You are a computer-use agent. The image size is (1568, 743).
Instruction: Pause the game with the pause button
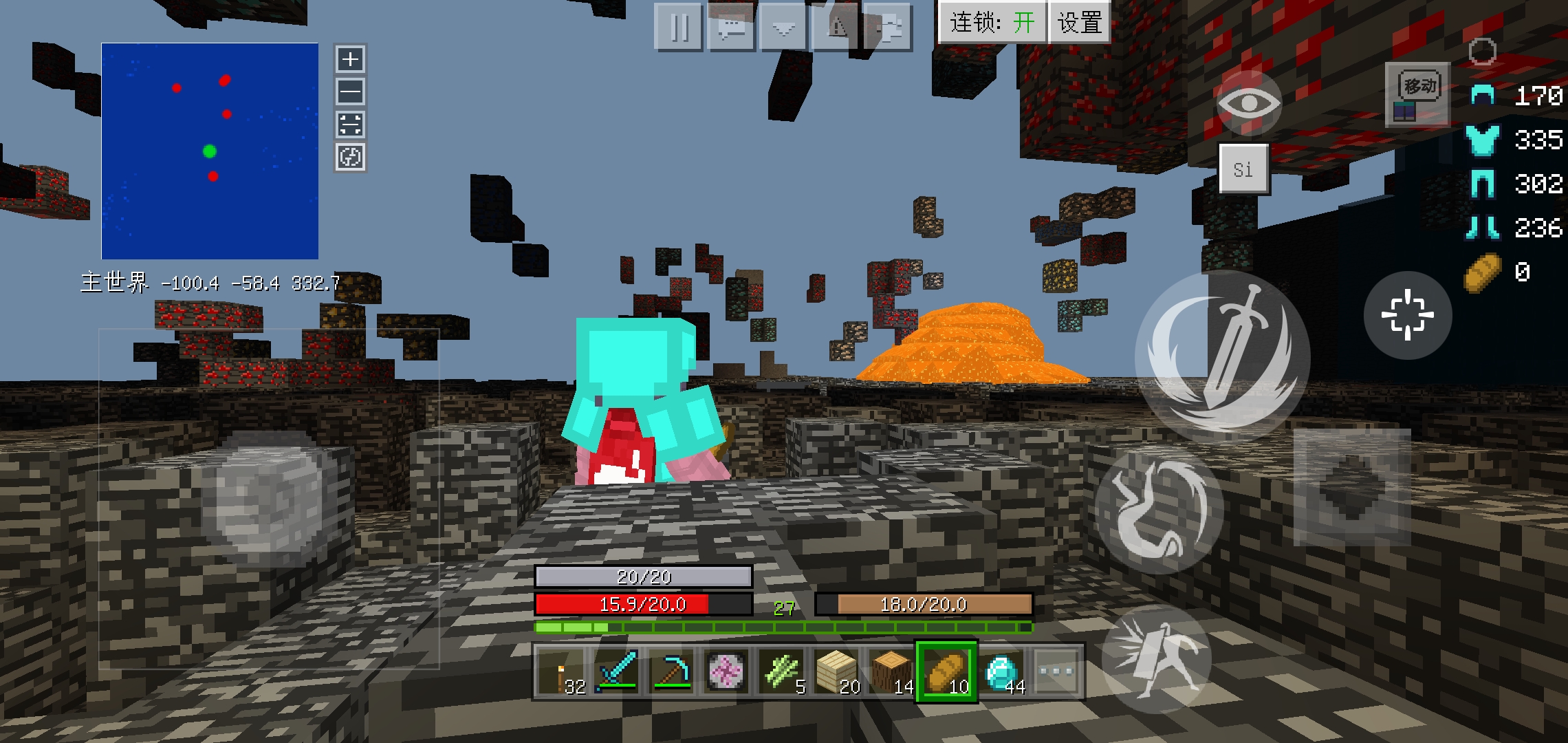pyautogui.click(x=679, y=28)
